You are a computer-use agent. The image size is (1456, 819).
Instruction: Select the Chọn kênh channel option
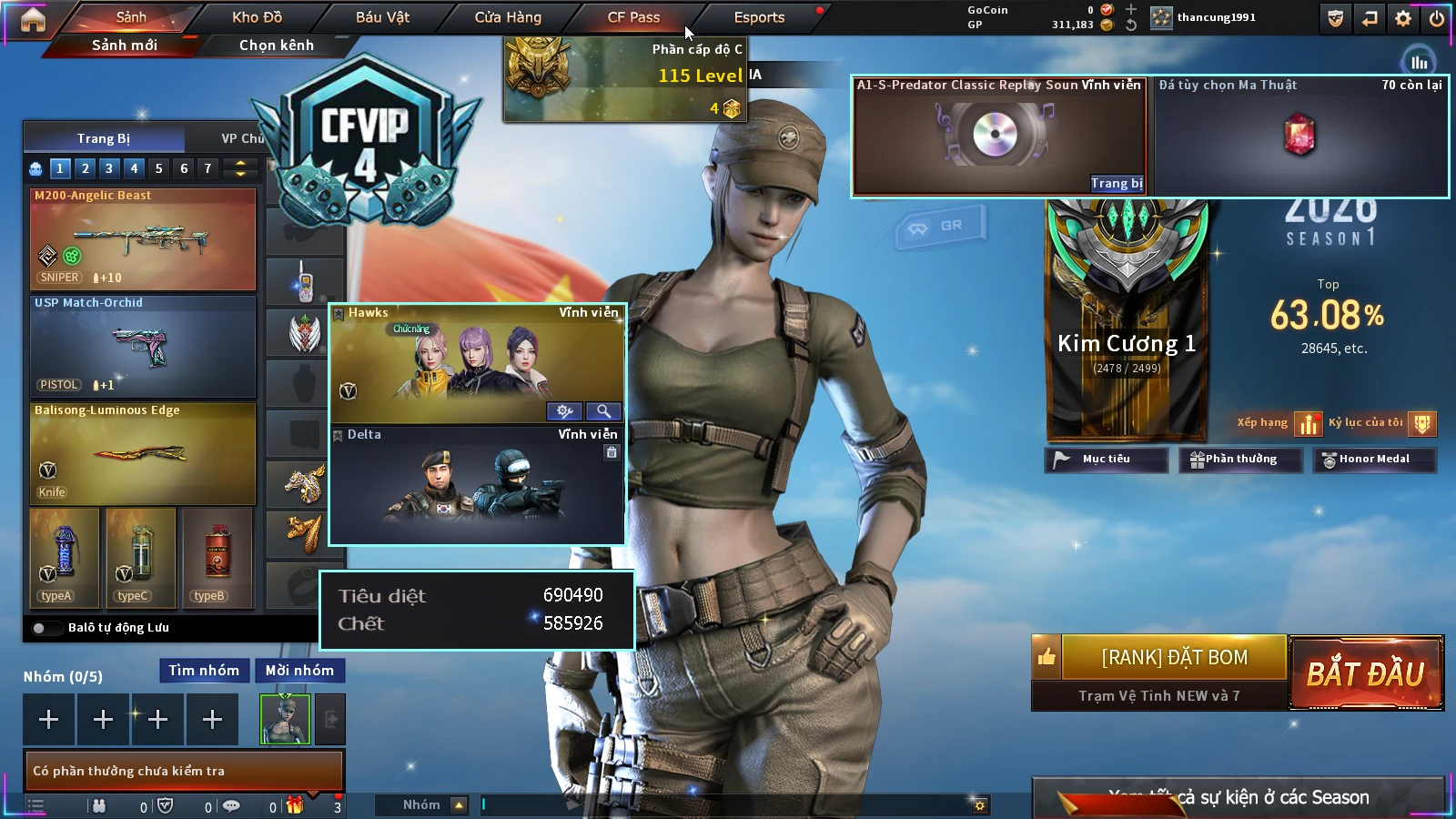[x=276, y=45]
